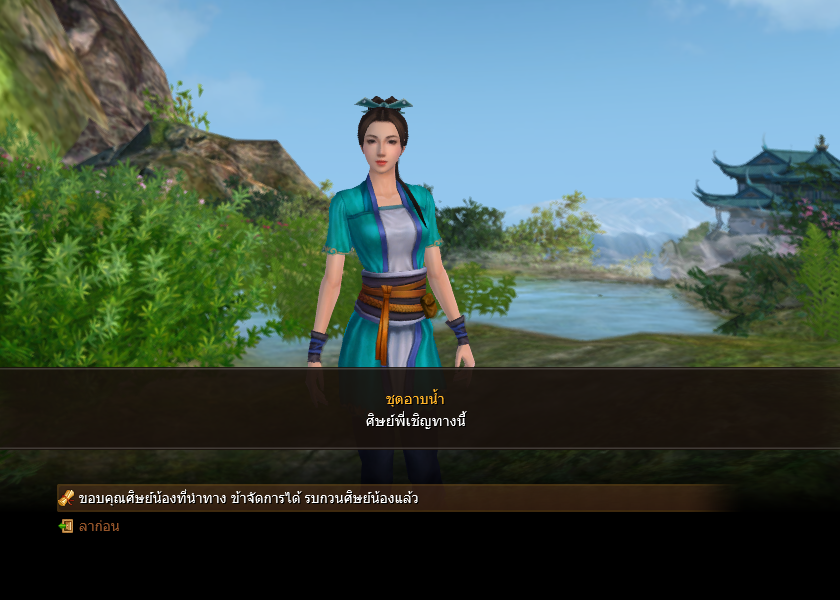Select the ลาก่อน goodbye option
The height and width of the screenshot is (600, 840).
click(x=98, y=526)
